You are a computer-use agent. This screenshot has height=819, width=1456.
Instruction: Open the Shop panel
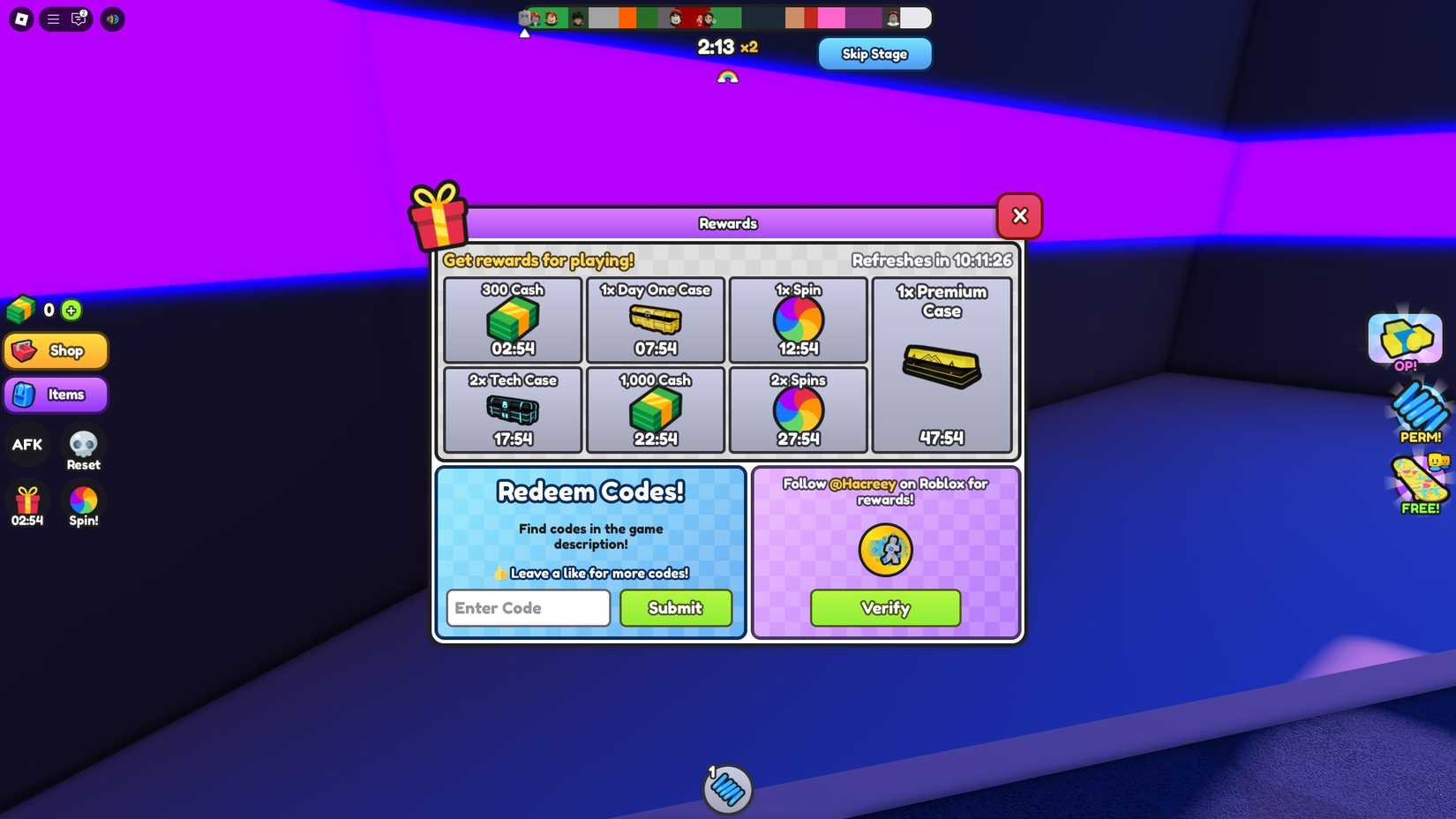point(56,350)
